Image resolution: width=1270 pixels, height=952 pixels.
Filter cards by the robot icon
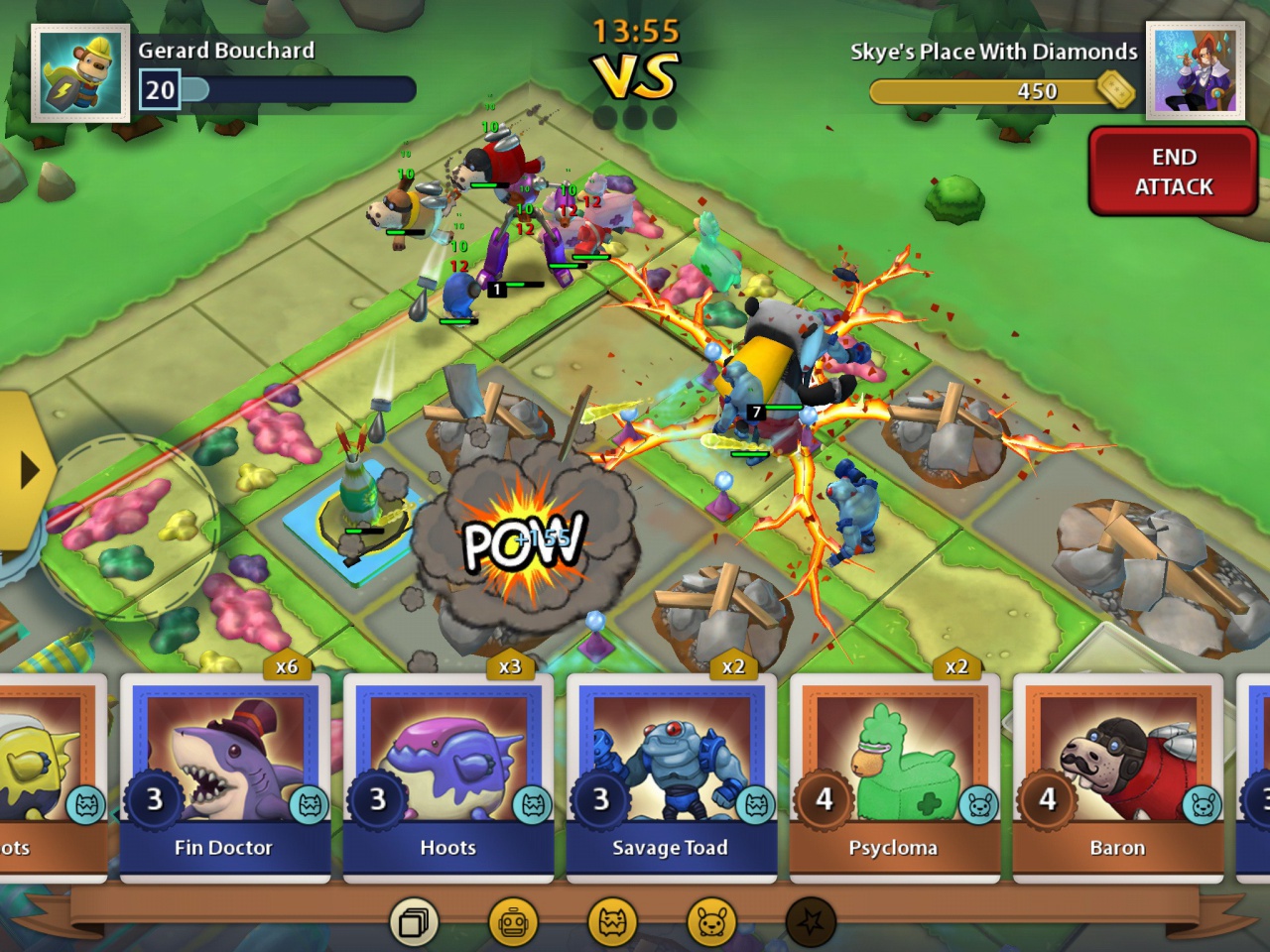point(513,923)
